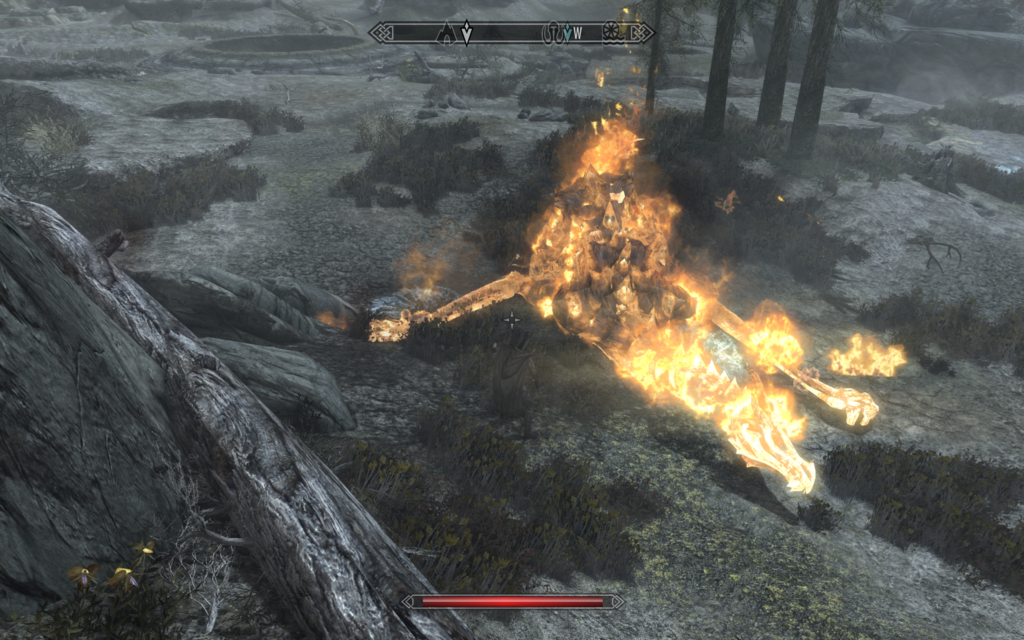Click the cave location marker on the compass
This screenshot has height=640, width=1024.
pos(445,33)
